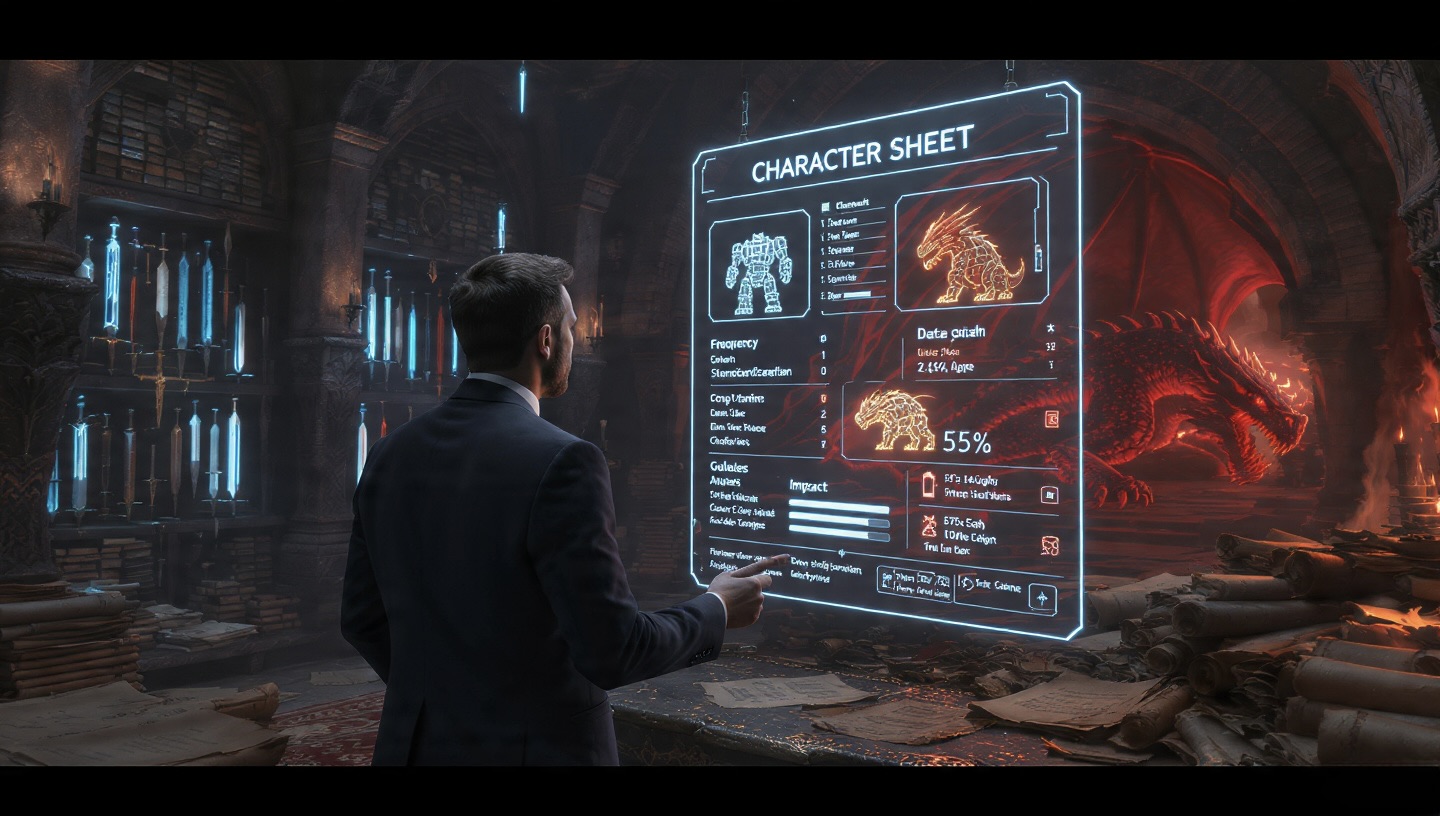This screenshot has height=816, width=1440.
Task: Toggle the small square heading the numbered list
Action: pos(825,203)
